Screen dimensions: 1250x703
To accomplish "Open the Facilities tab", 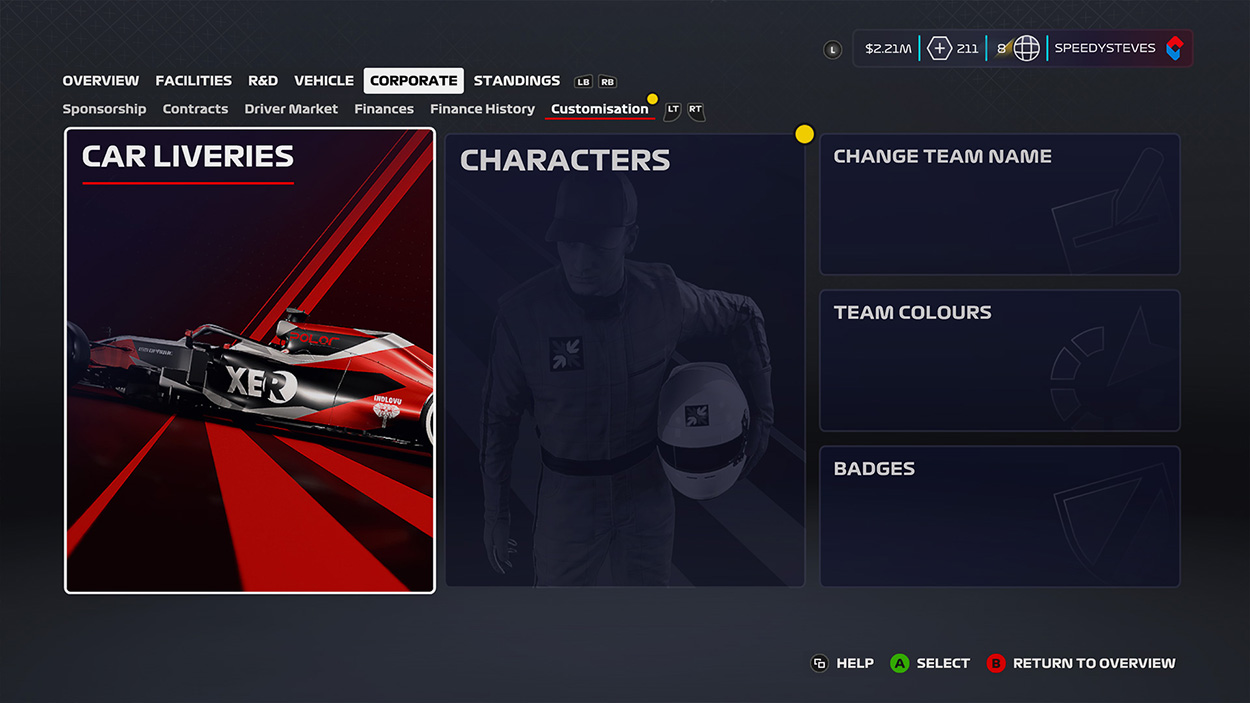I will 193,81.
